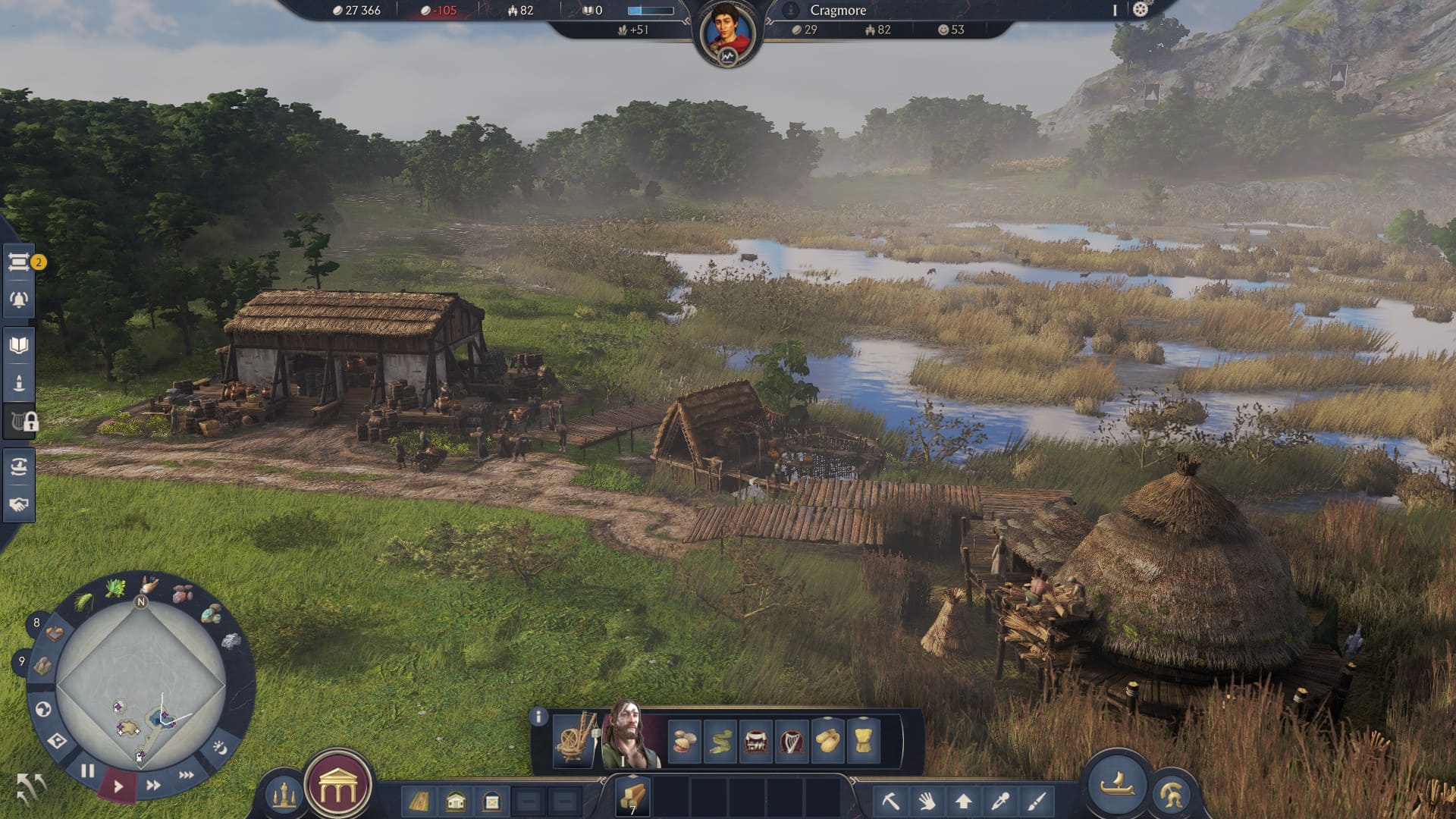The image size is (1456, 819).
Task: Open the quest scroll list
Action: click(19, 262)
